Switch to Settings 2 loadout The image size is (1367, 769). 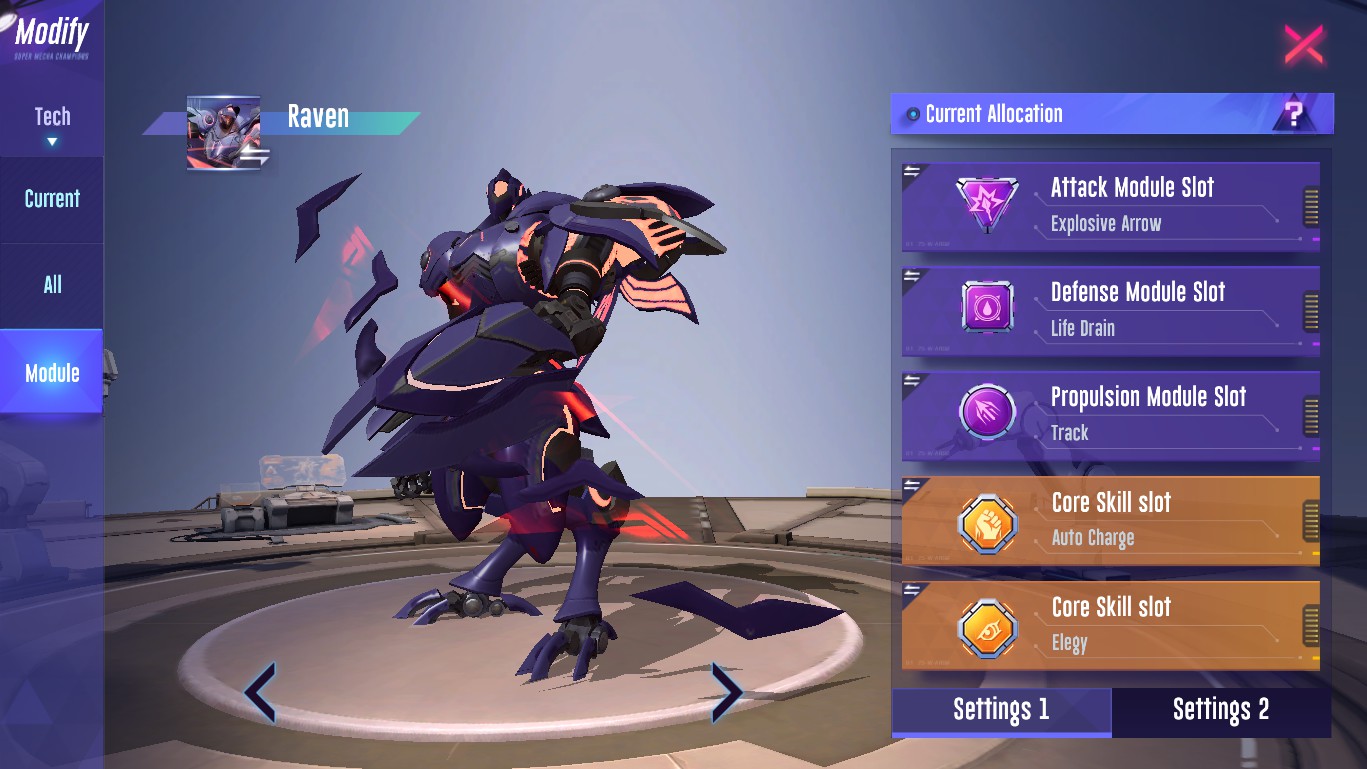click(x=1220, y=710)
